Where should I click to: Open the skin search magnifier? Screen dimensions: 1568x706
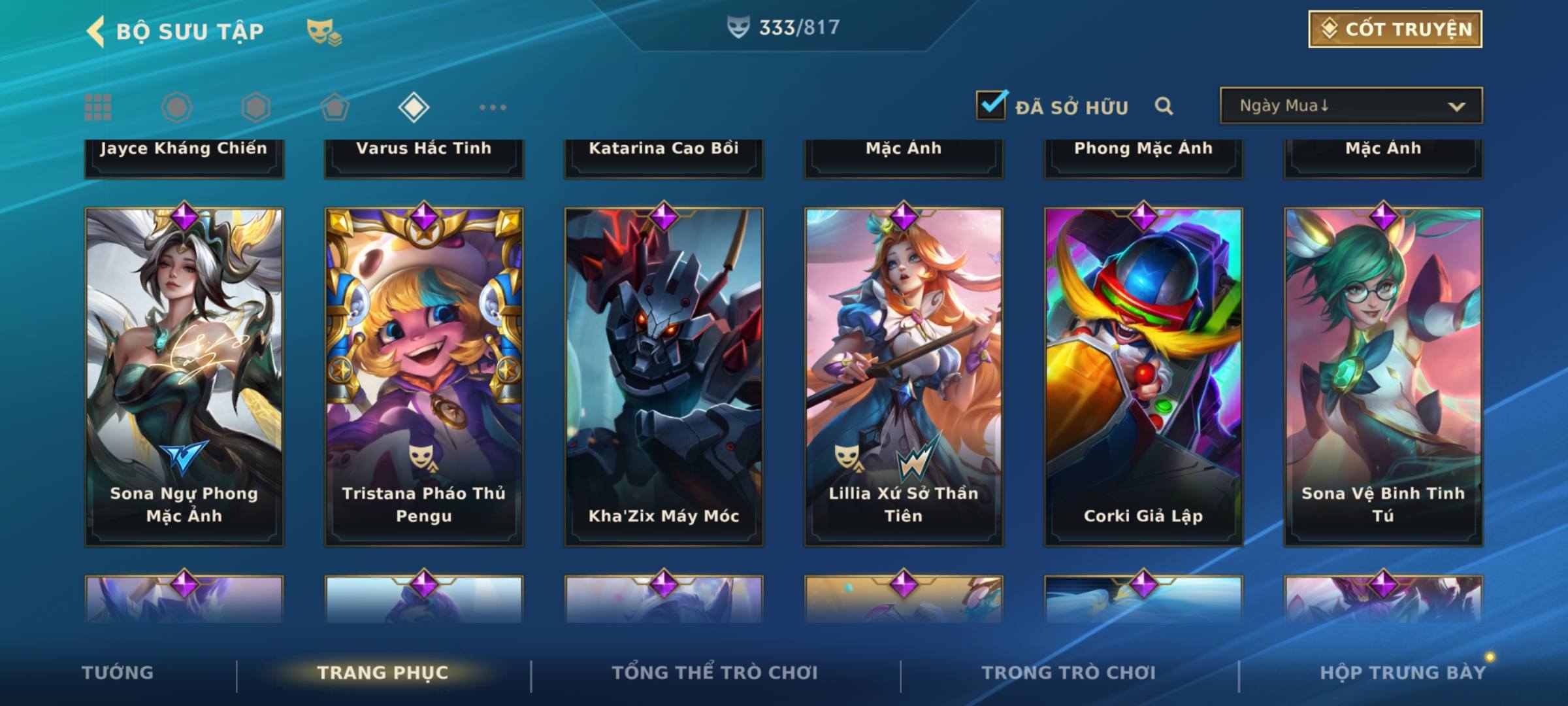[x=1164, y=106]
